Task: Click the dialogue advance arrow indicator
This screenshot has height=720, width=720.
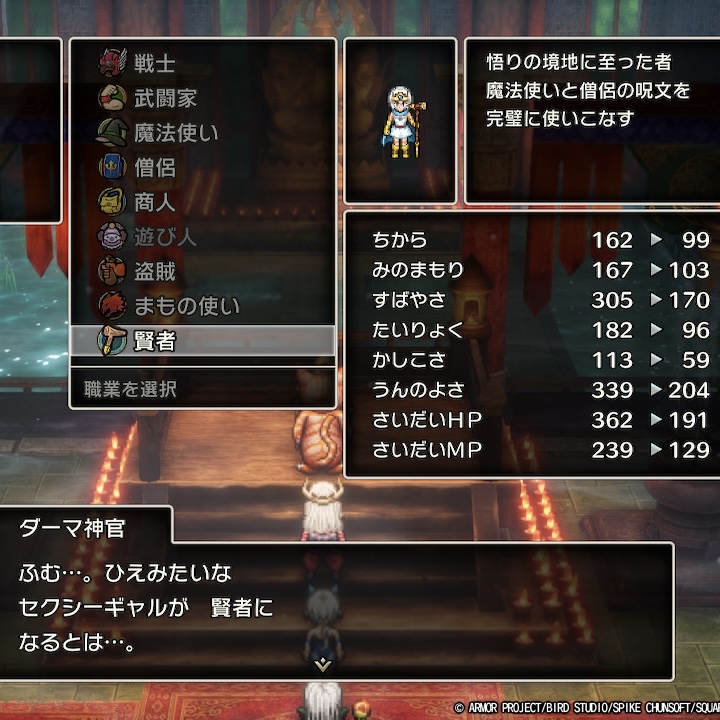Action: [322, 662]
